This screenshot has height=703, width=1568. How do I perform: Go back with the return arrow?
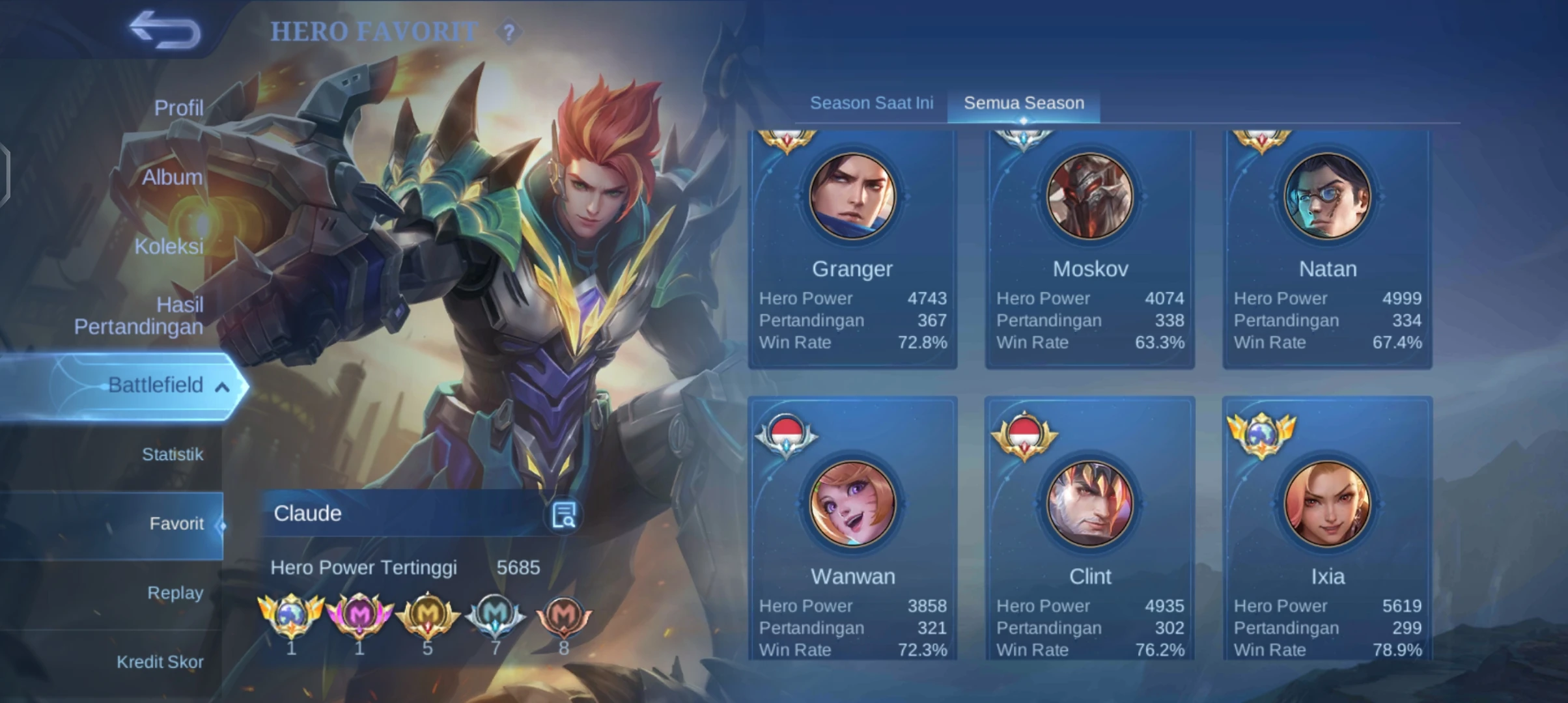click(x=165, y=30)
